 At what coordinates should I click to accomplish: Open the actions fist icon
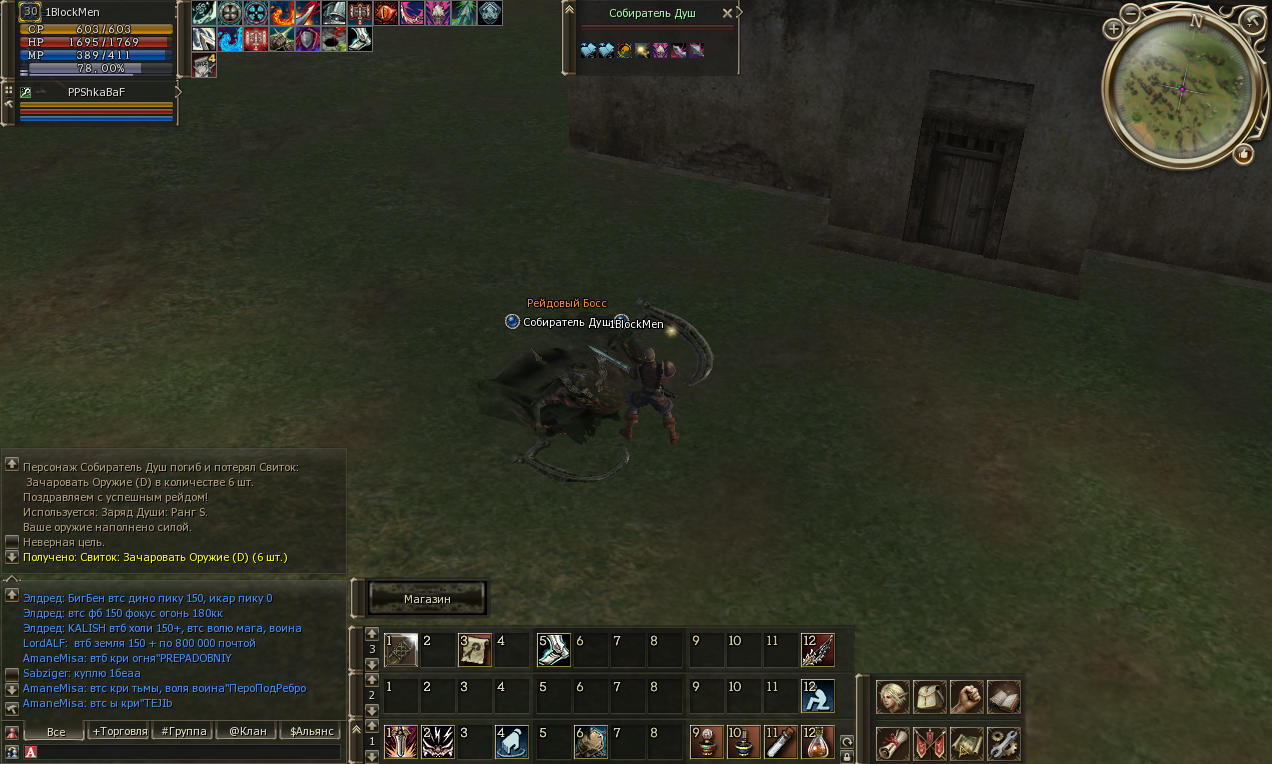(x=966, y=697)
